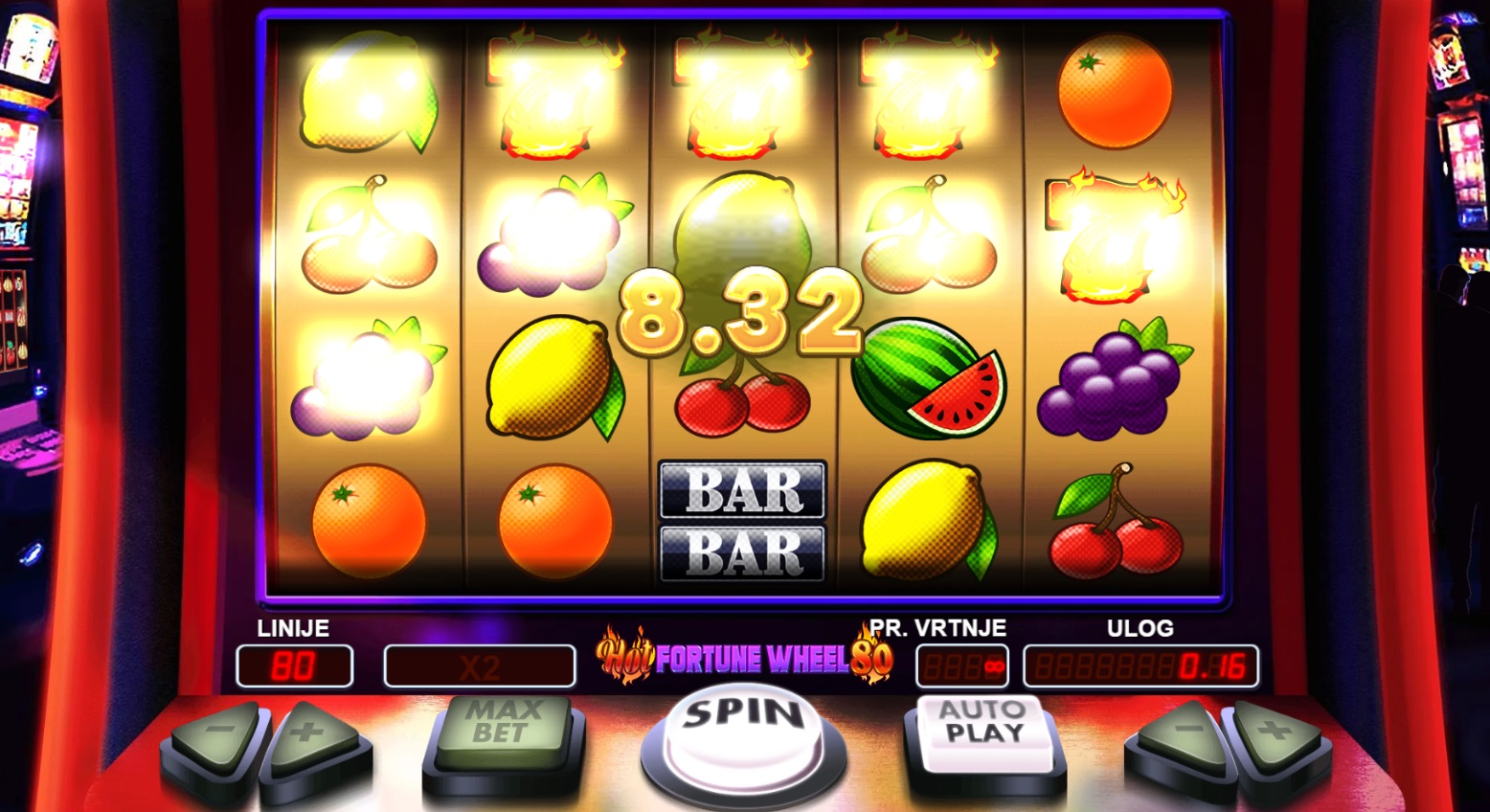Raise the ULOG bet with plus
The height and width of the screenshot is (812, 1490).
pyautogui.click(x=1274, y=735)
